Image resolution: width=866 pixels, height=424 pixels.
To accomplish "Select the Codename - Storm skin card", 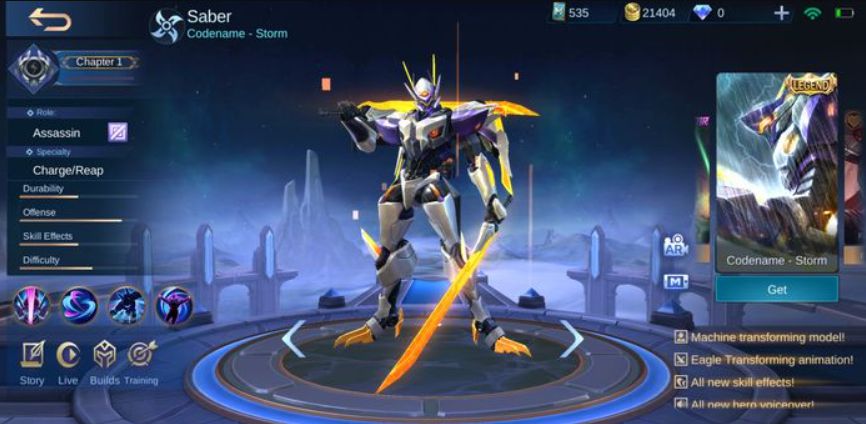I will point(777,170).
